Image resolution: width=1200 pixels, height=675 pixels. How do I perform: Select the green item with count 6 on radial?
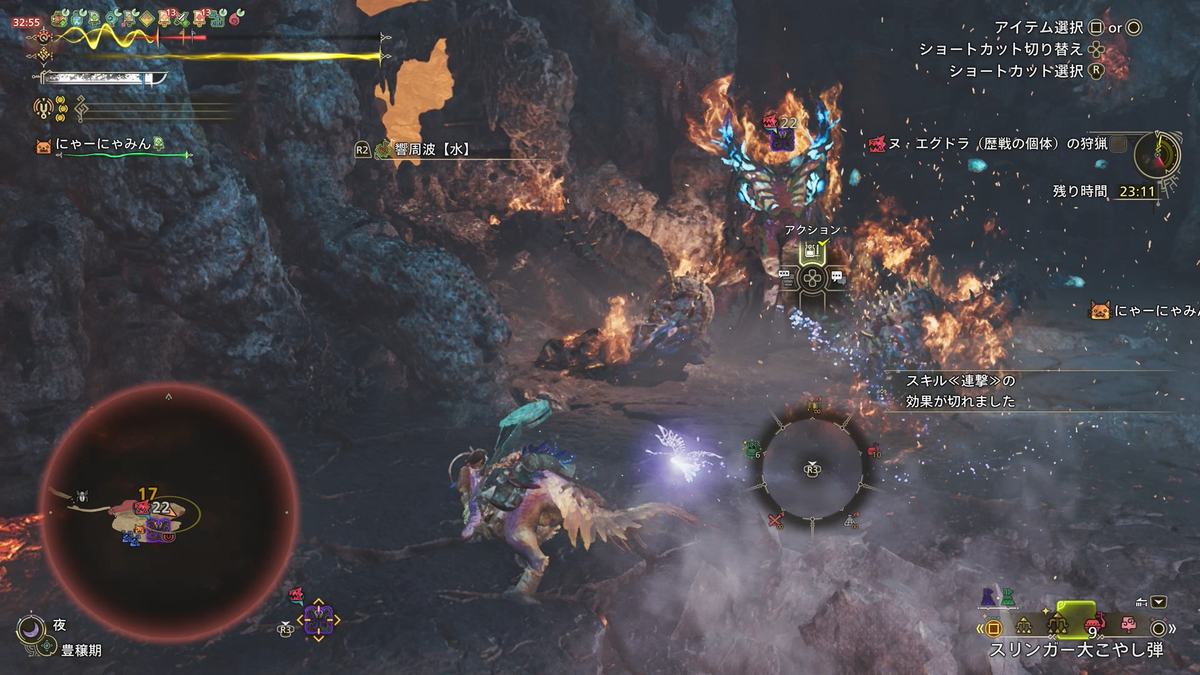point(753,449)
